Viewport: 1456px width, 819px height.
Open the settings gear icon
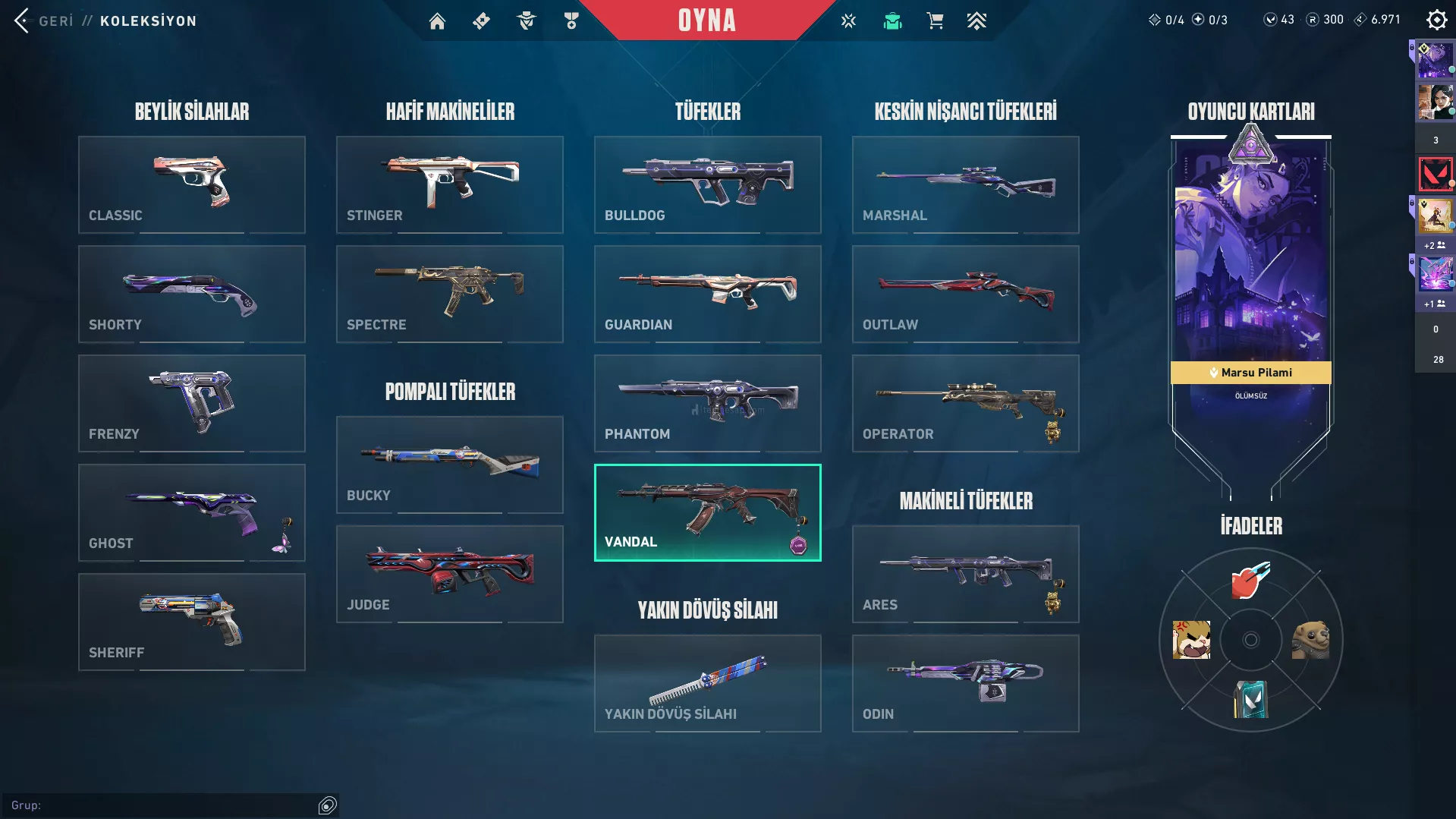pyautogui.click(x=1436, y=20)
